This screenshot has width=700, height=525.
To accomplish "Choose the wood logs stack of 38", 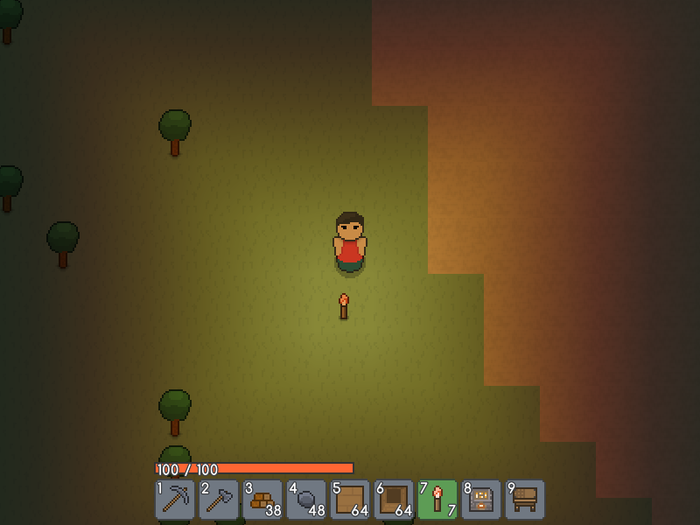I will click(x=263, y=499).
